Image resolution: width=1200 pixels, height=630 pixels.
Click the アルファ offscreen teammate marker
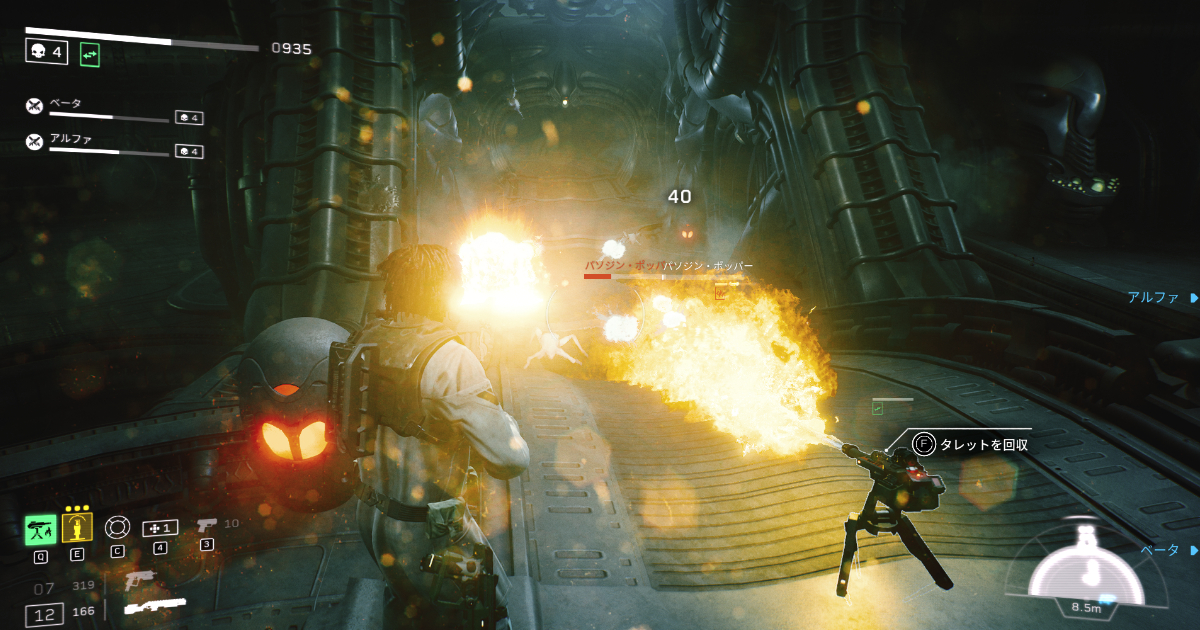1161,298
